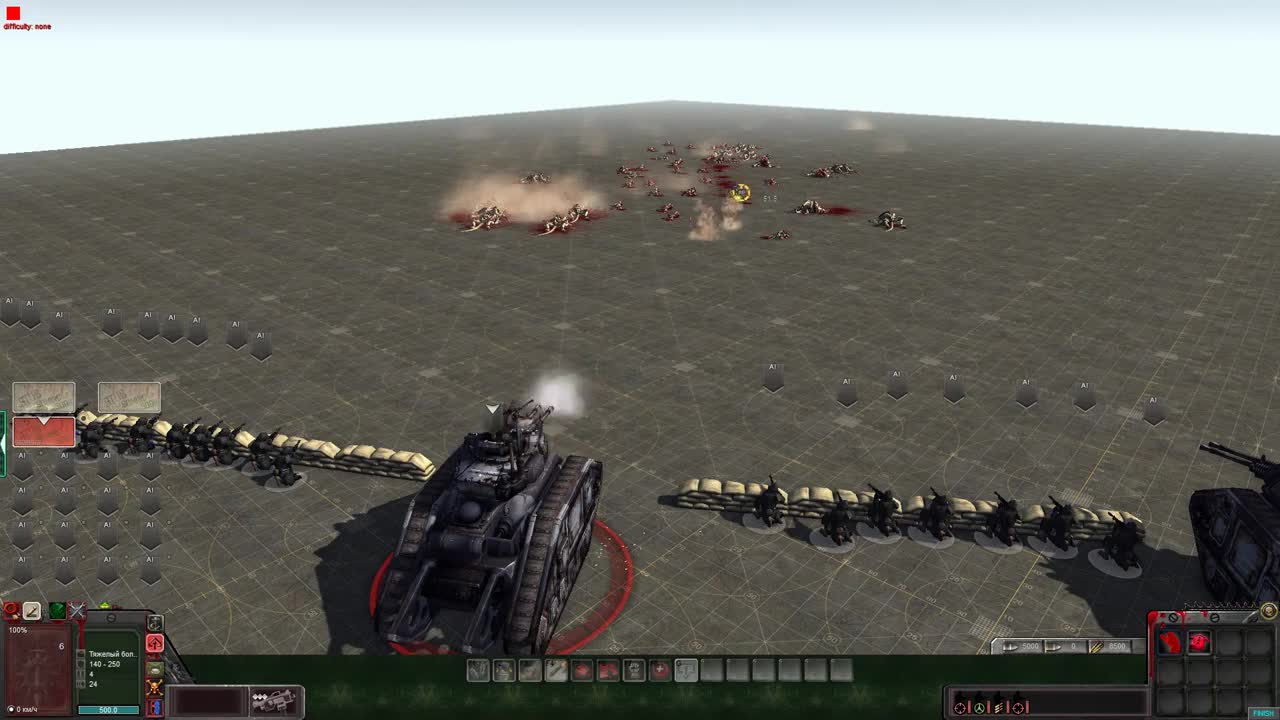This screenshot has width=1280, height=720.
Task: Select the medkit healing ability
Action: click(x=658, y=670)
